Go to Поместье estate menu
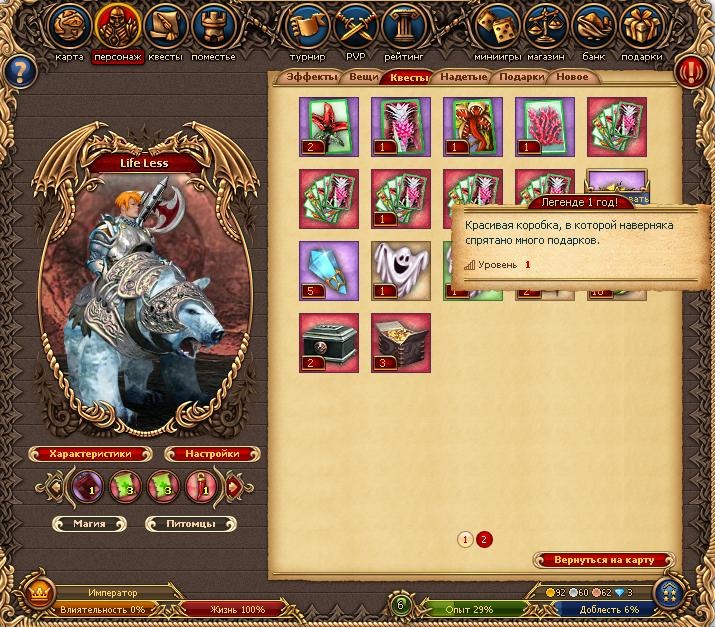Image resolution: width=715 pixels, height=627 pixels. [213, 26]
